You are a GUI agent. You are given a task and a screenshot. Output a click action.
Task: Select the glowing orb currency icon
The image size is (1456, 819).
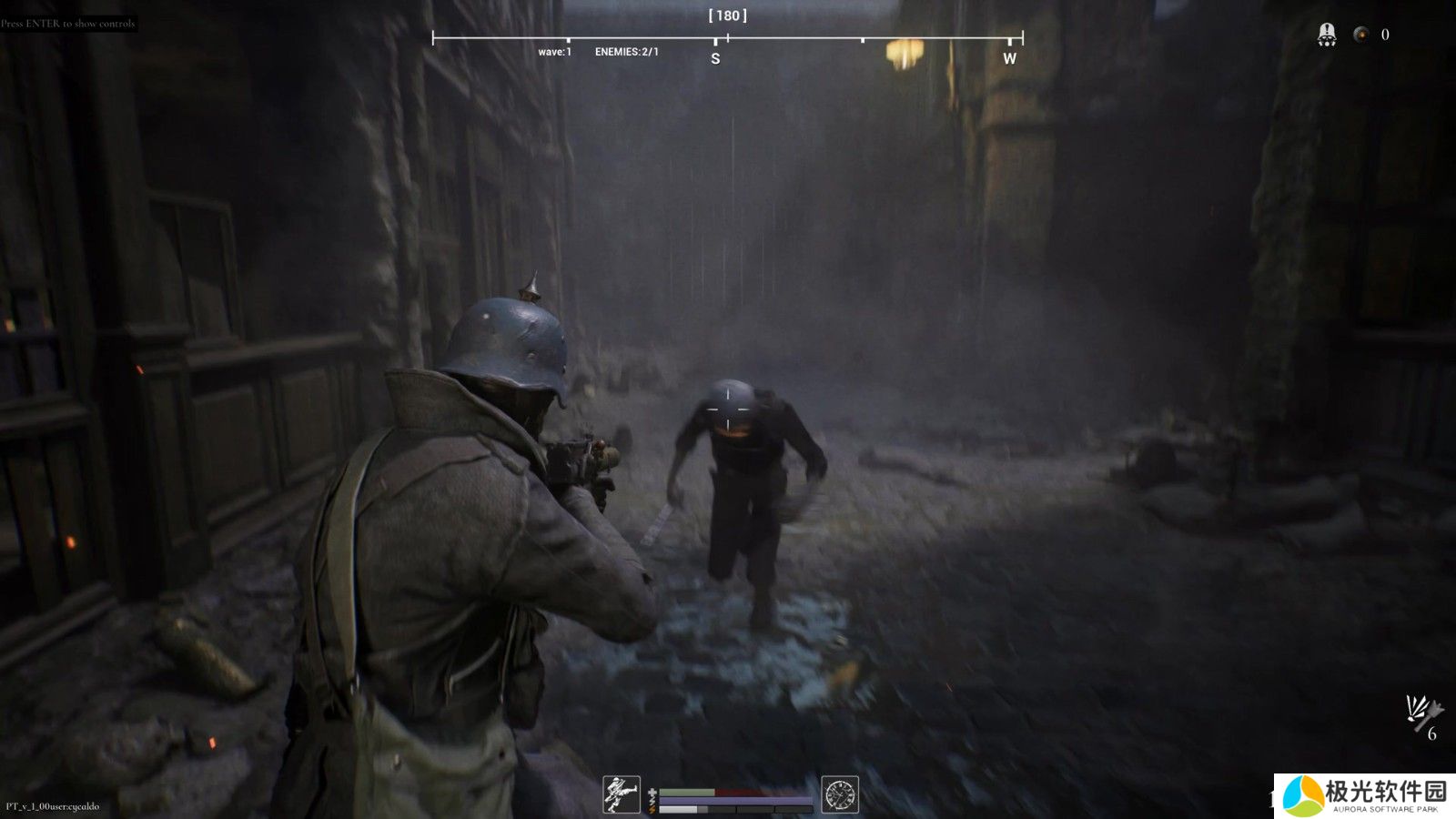click(x=1360, y=35)
